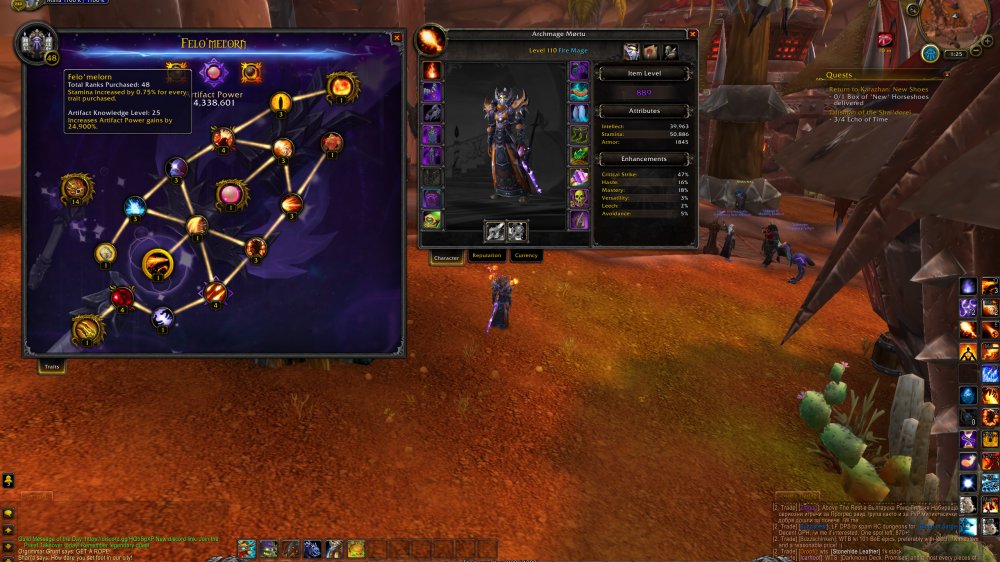Click the Traits tab under the artifact

(51, 367)
